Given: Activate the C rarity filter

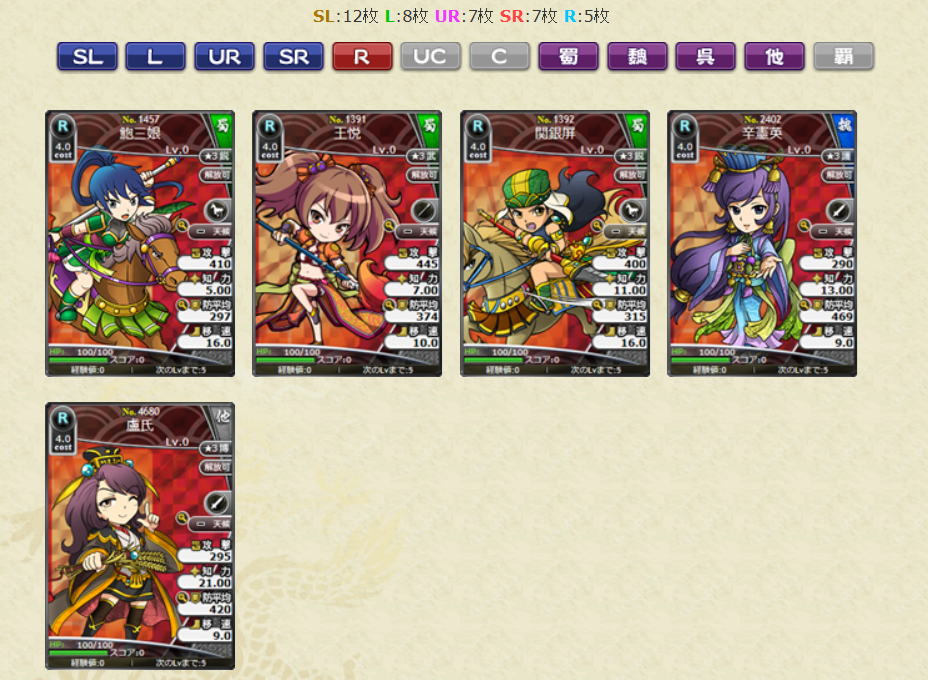Looking at the screenshot, I should click(499, 57).
